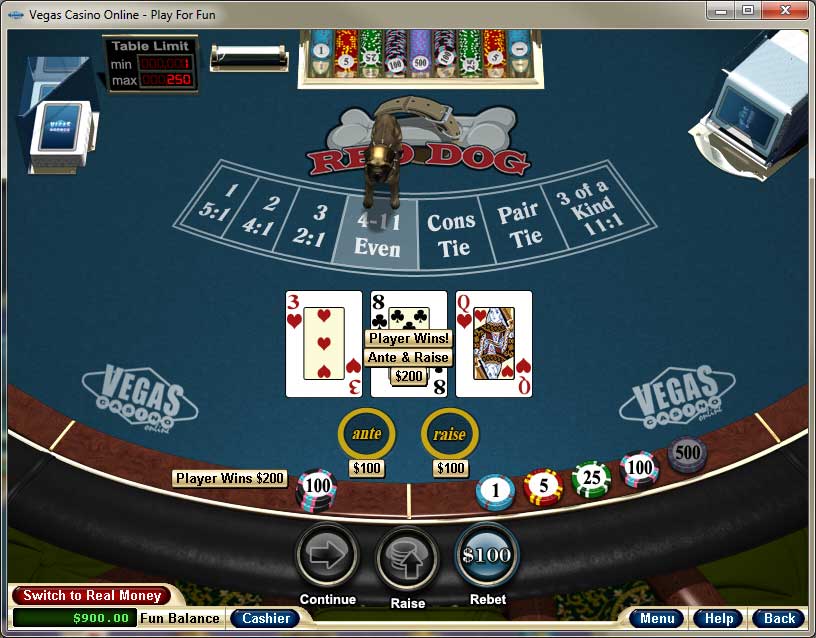The width and height of the screenshot is (816, 638).
Task: Place a bet on the ante circle
Action: coord(367,434)
